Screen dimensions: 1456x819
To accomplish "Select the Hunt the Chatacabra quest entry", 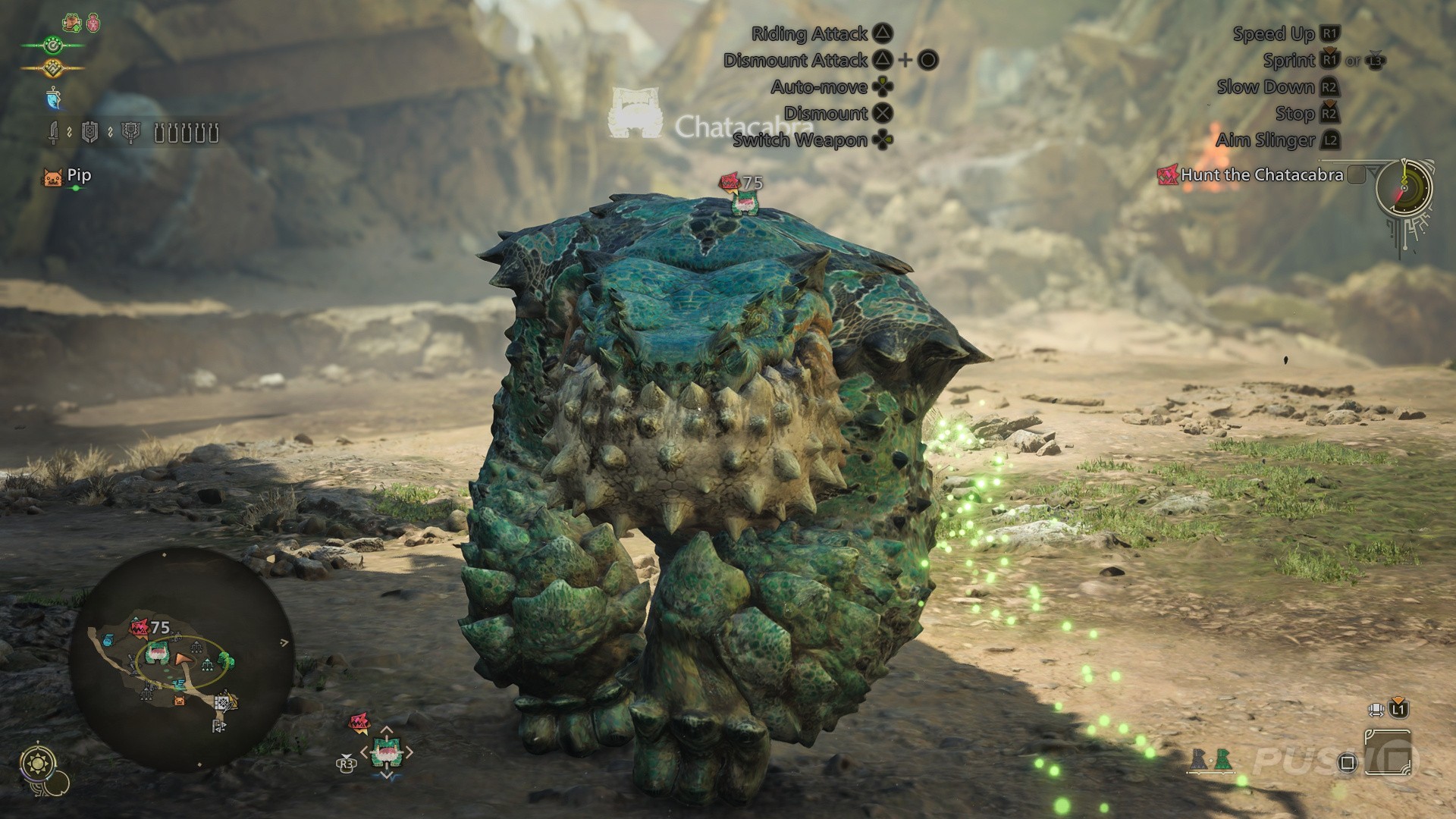I will coord(1257,175).
